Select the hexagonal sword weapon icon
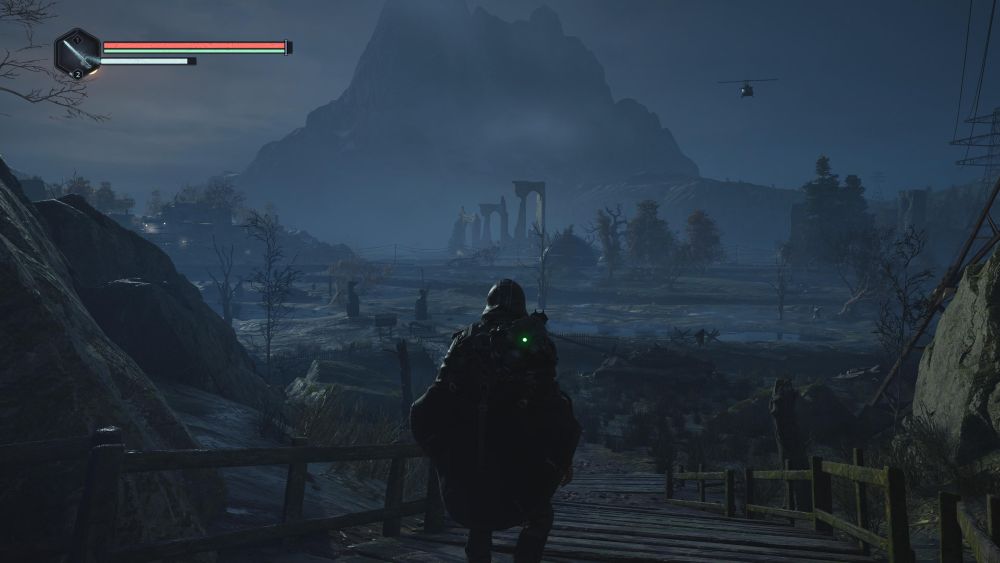The height and width of the screenshot is (563, 1000). 77,52
